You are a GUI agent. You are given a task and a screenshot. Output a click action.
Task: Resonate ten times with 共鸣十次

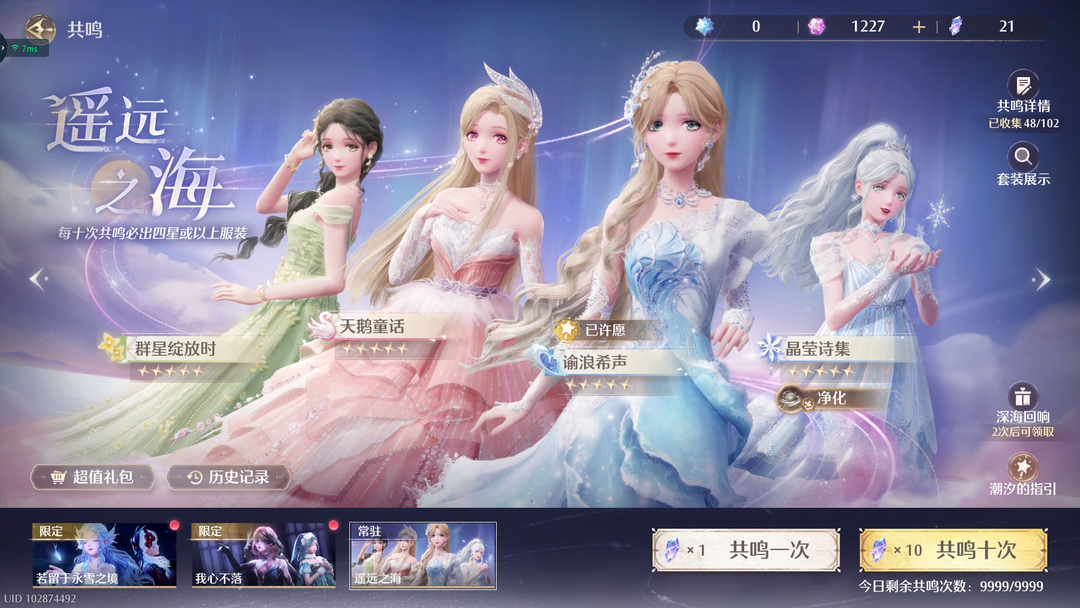(953, 550)
